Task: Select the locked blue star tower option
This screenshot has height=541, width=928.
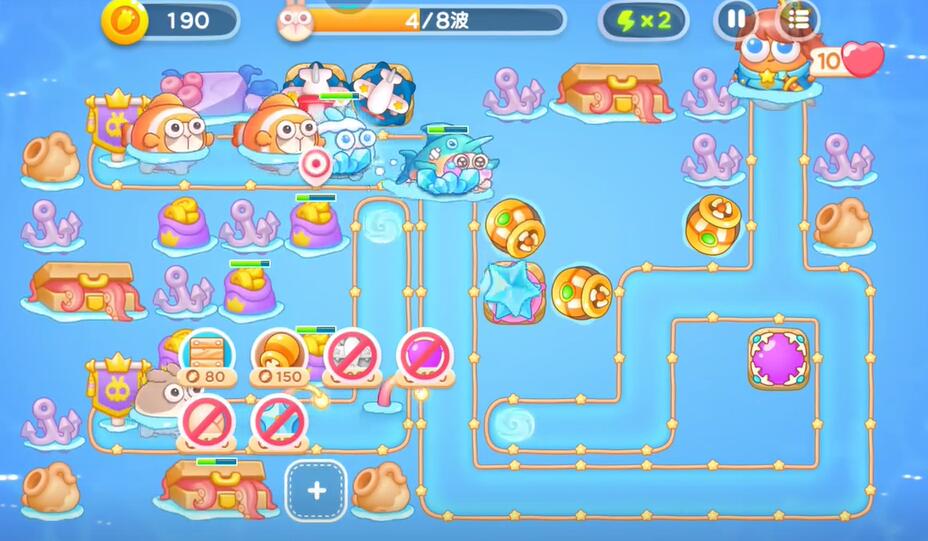Action: (x=278, y=422)
